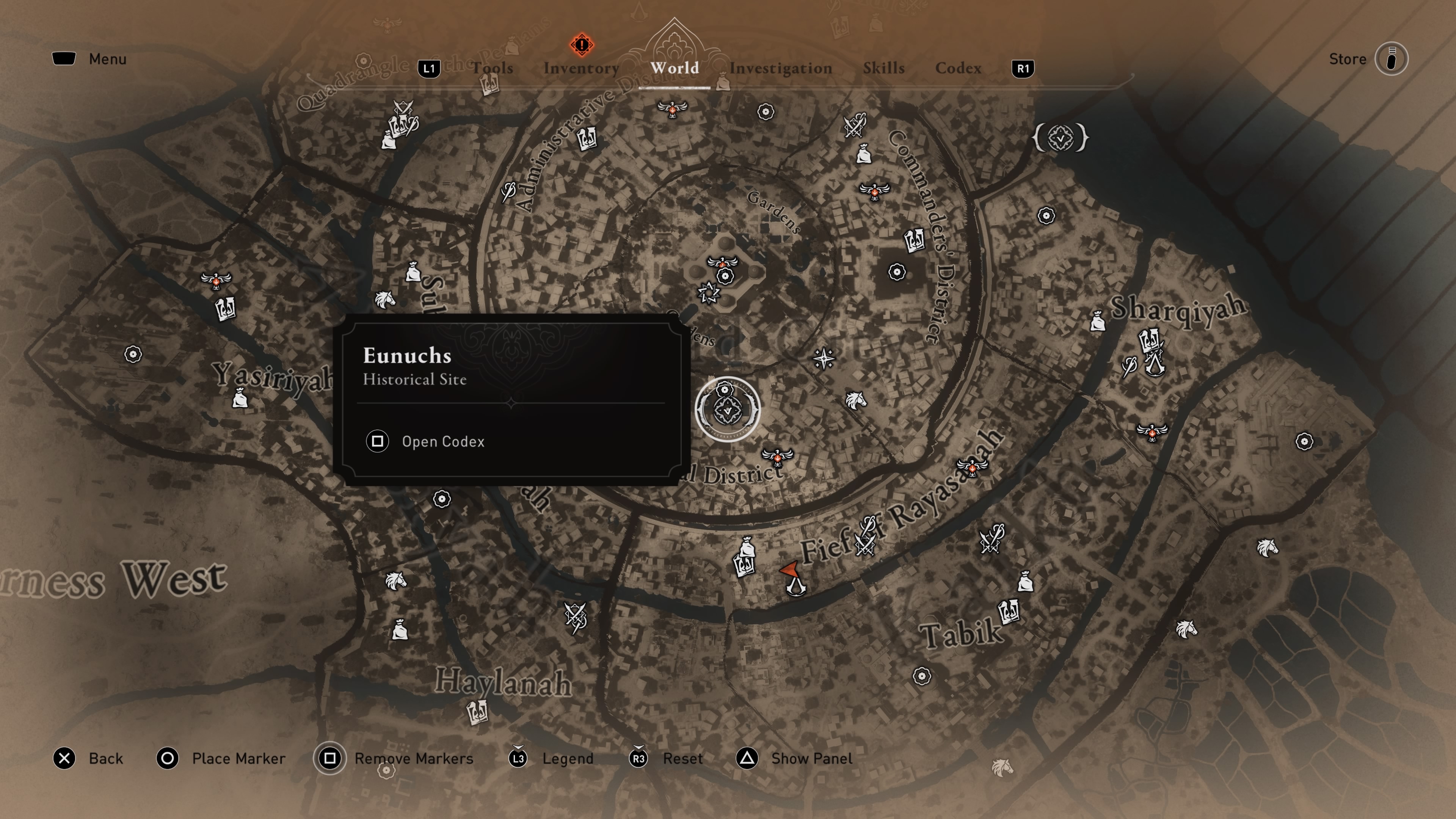Go to the Investigation tab
This screenshot has width=1456, height=819.
pyautogui.click(x=781, y=68)
